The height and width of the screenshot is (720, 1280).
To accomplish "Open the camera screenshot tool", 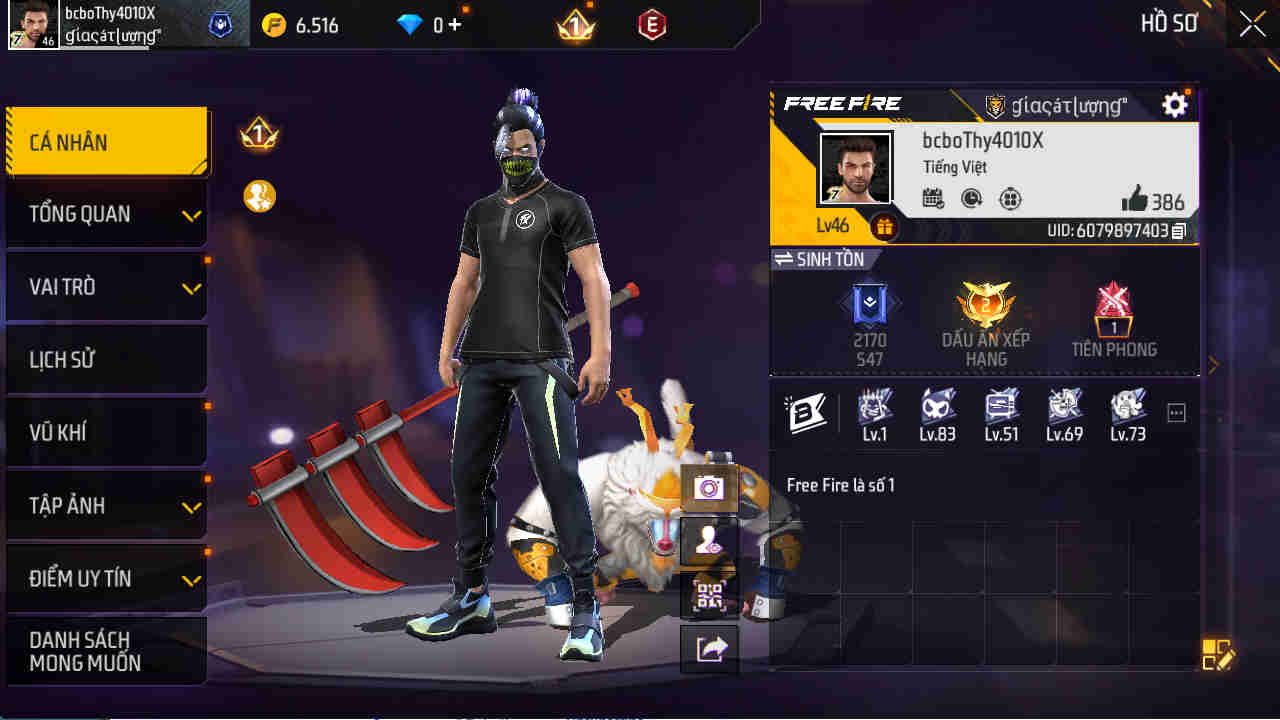I will [x=709, y=489].
